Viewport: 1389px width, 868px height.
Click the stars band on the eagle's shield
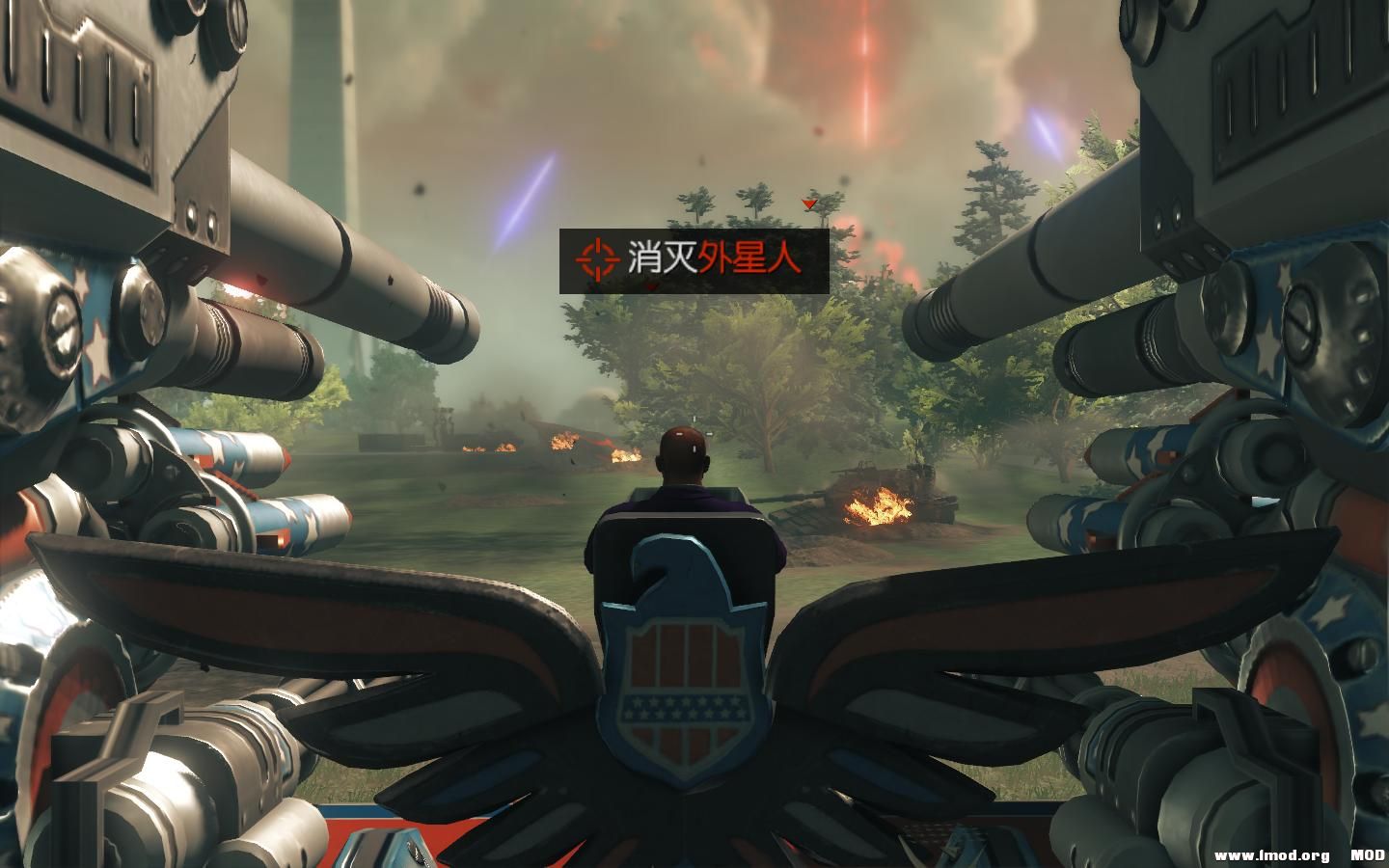(687, 709)
